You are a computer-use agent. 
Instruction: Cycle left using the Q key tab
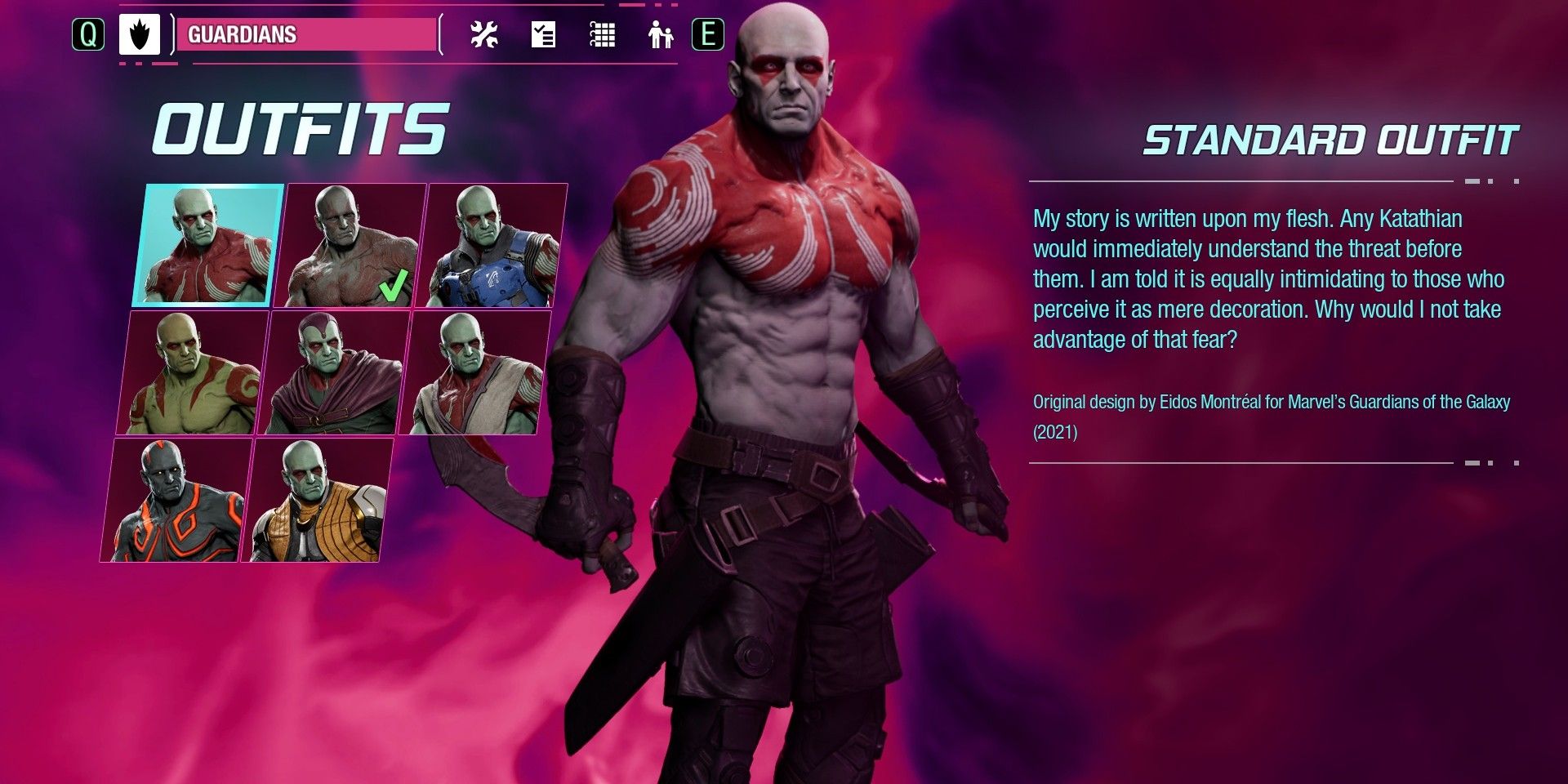coord(90,33)
